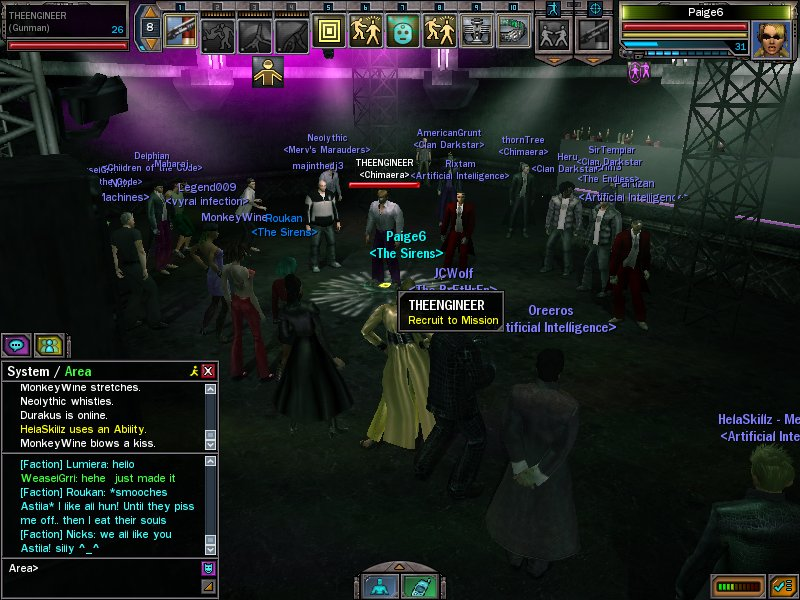This screenshot has width=800, height=600.
Task: Open the yellow team members panel
Action: 48,345
